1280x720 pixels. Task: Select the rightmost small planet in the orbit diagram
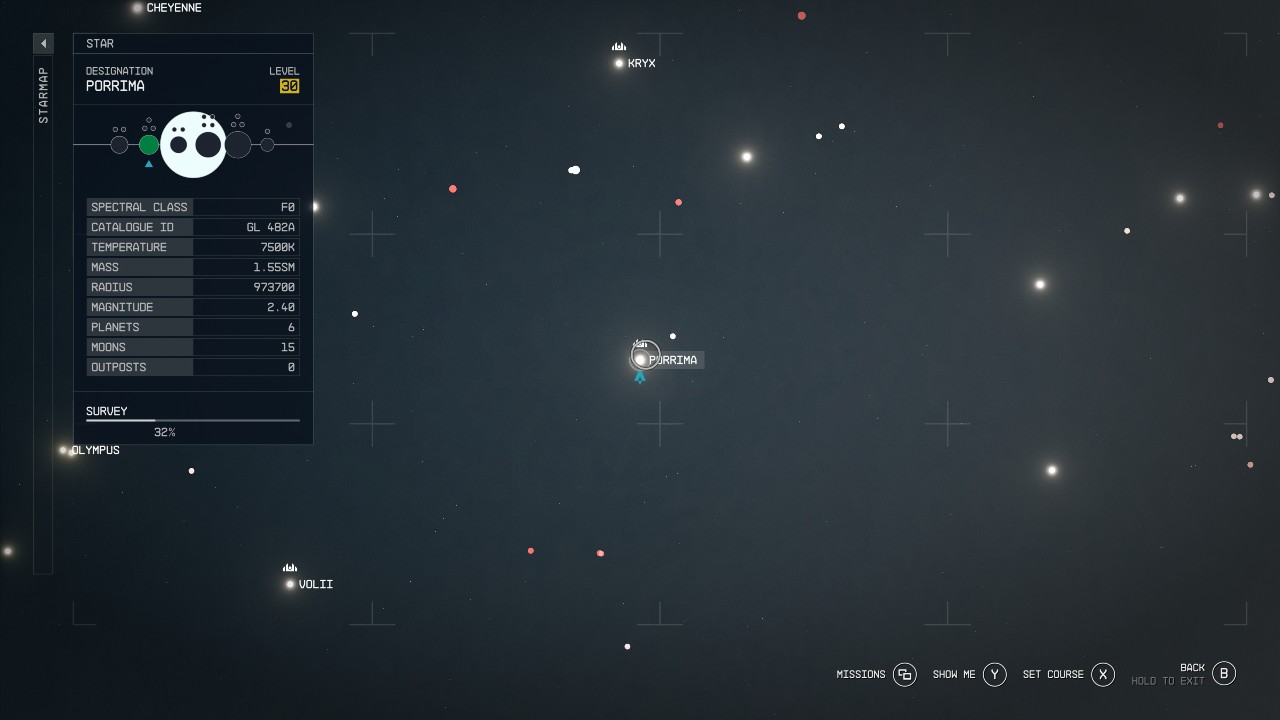coord(267,144)
